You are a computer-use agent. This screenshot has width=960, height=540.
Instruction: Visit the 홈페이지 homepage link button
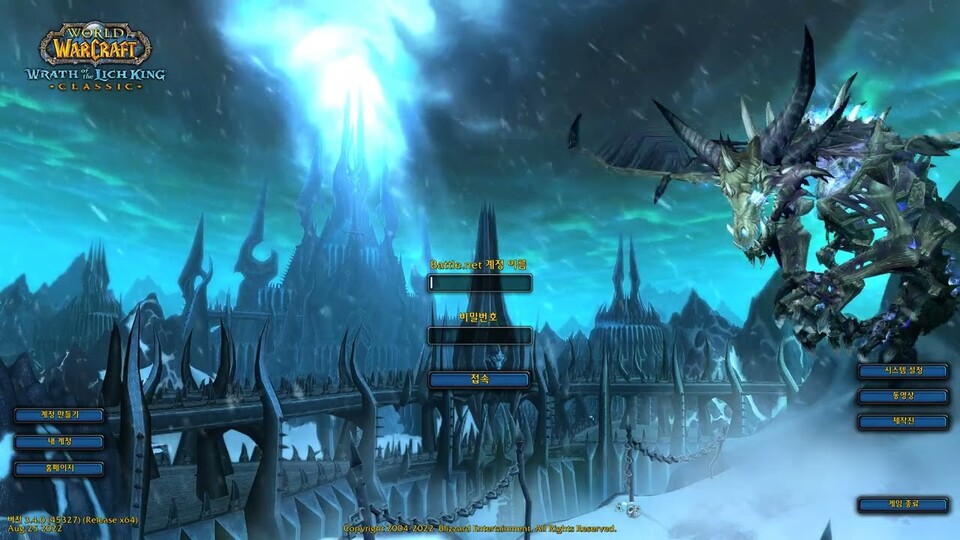point(59,468)
